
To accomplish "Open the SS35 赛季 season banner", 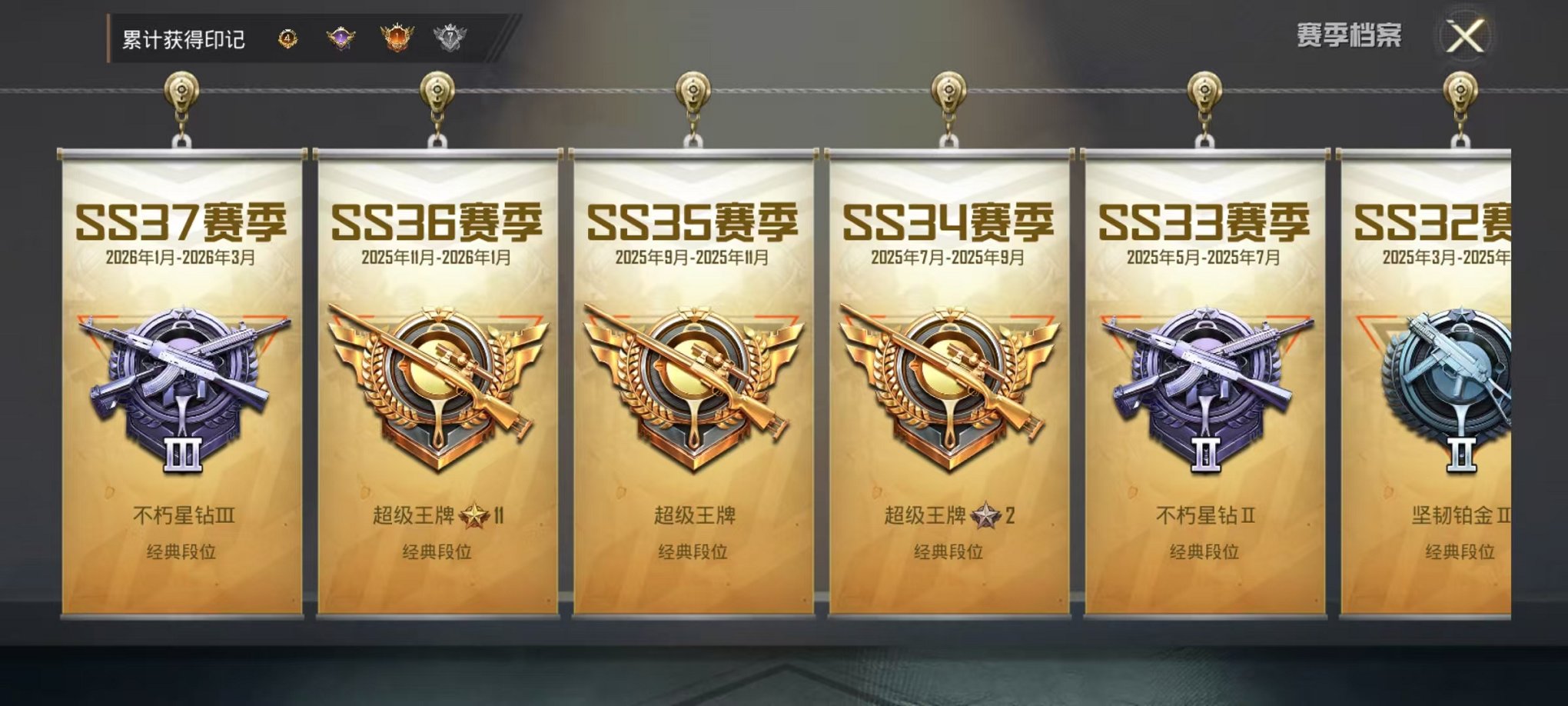I will [692, 223].
